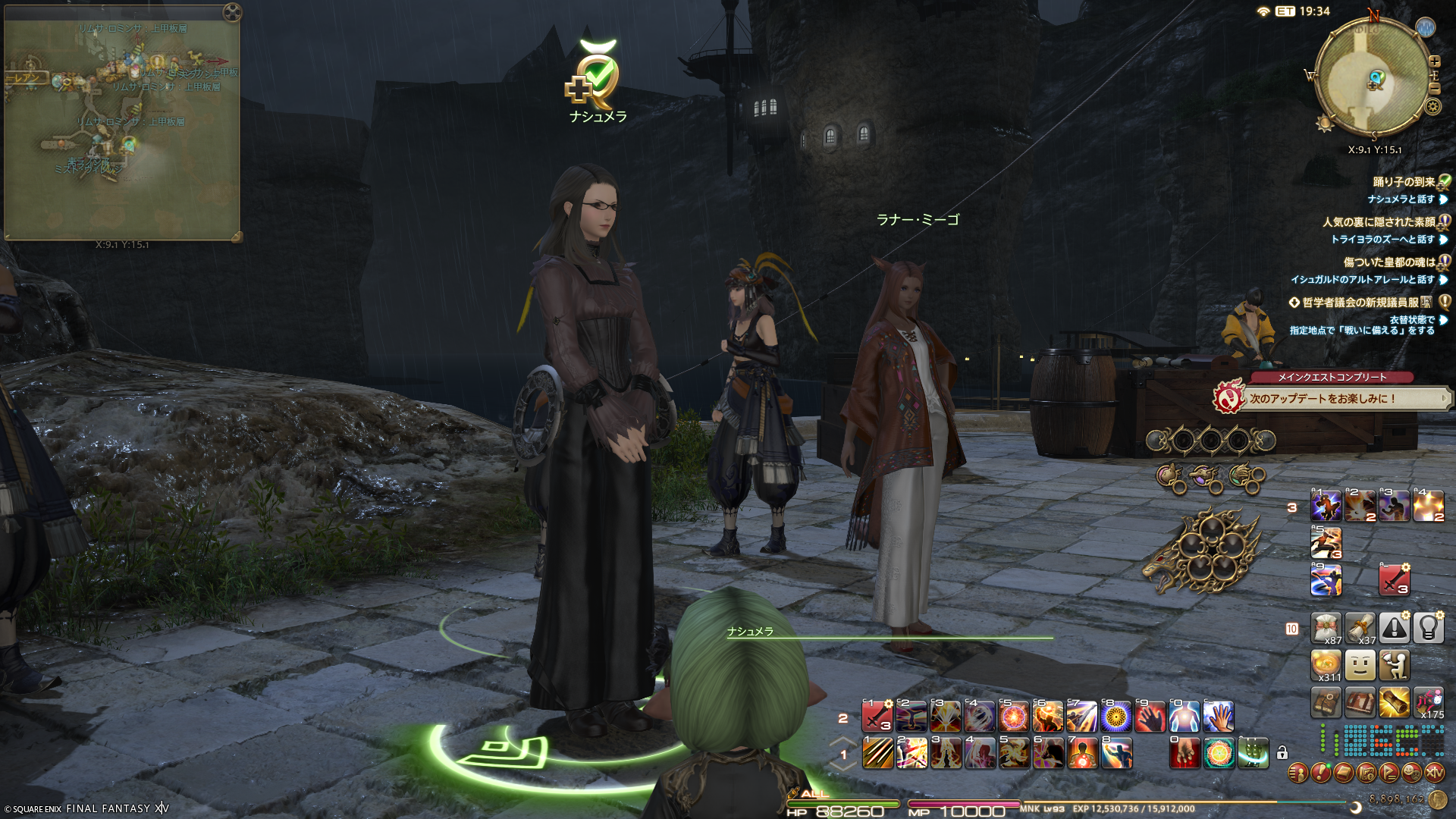Open the character menu icon in the main menu
The image size is (1456, 819).
1298,773
